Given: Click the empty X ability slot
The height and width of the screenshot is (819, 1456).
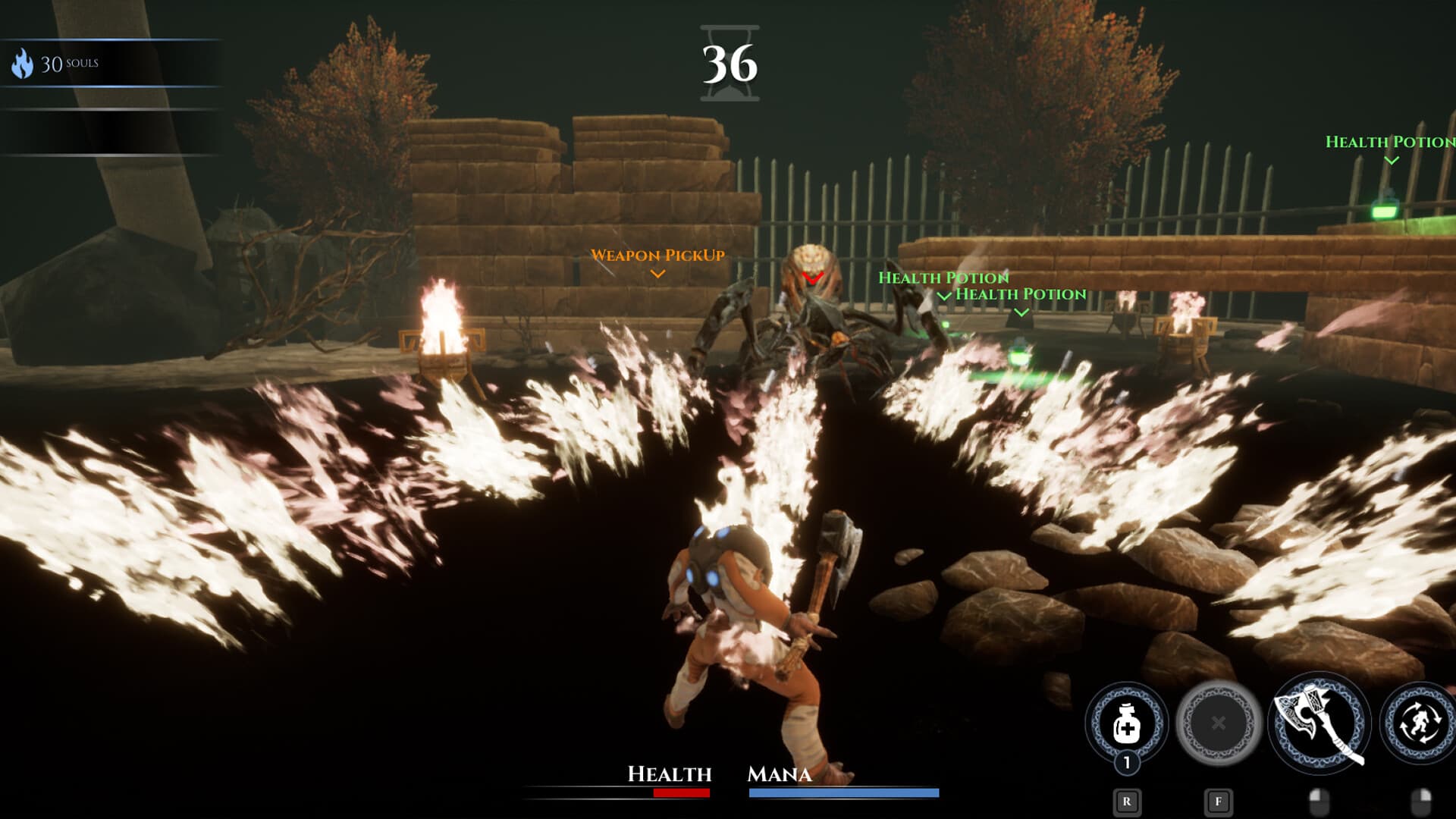Looking at the screenshot, I should (x=1217, y=724).
